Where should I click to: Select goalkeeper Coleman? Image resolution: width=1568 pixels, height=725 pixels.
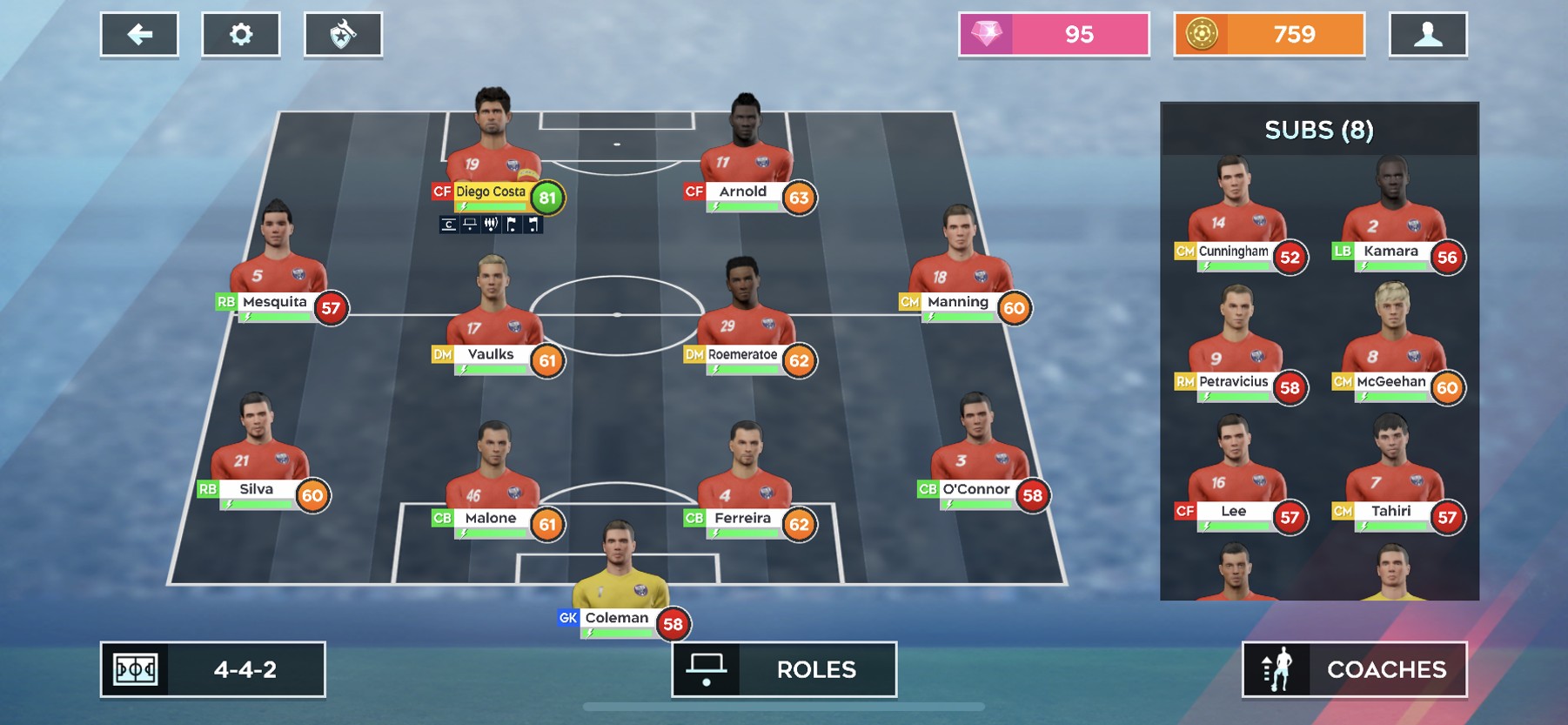[x=618, y=581]
